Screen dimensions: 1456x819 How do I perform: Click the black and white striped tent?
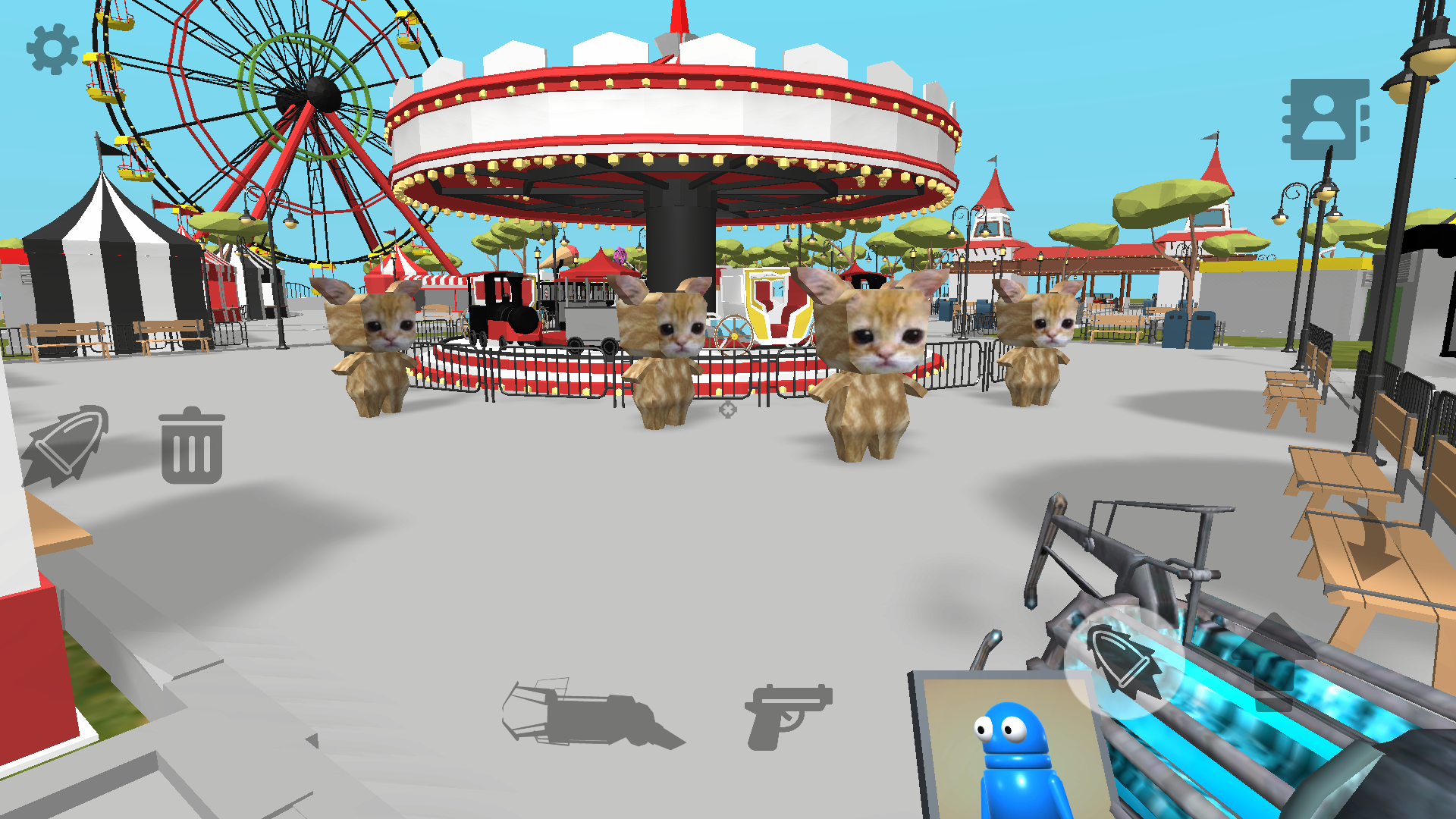[x=99, y=250]
